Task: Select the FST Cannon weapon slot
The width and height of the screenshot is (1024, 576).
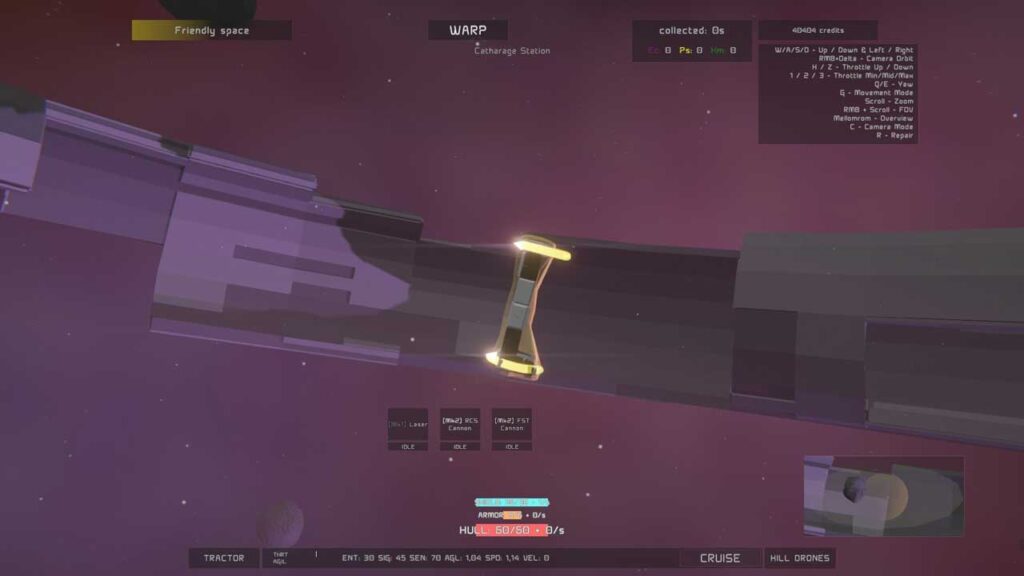Action: pos(511,425)
